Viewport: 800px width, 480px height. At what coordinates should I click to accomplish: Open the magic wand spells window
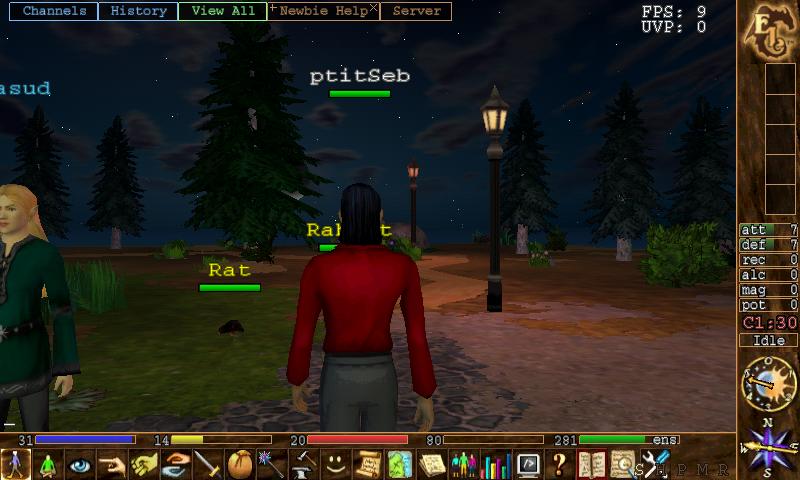(x=270, y=465)
